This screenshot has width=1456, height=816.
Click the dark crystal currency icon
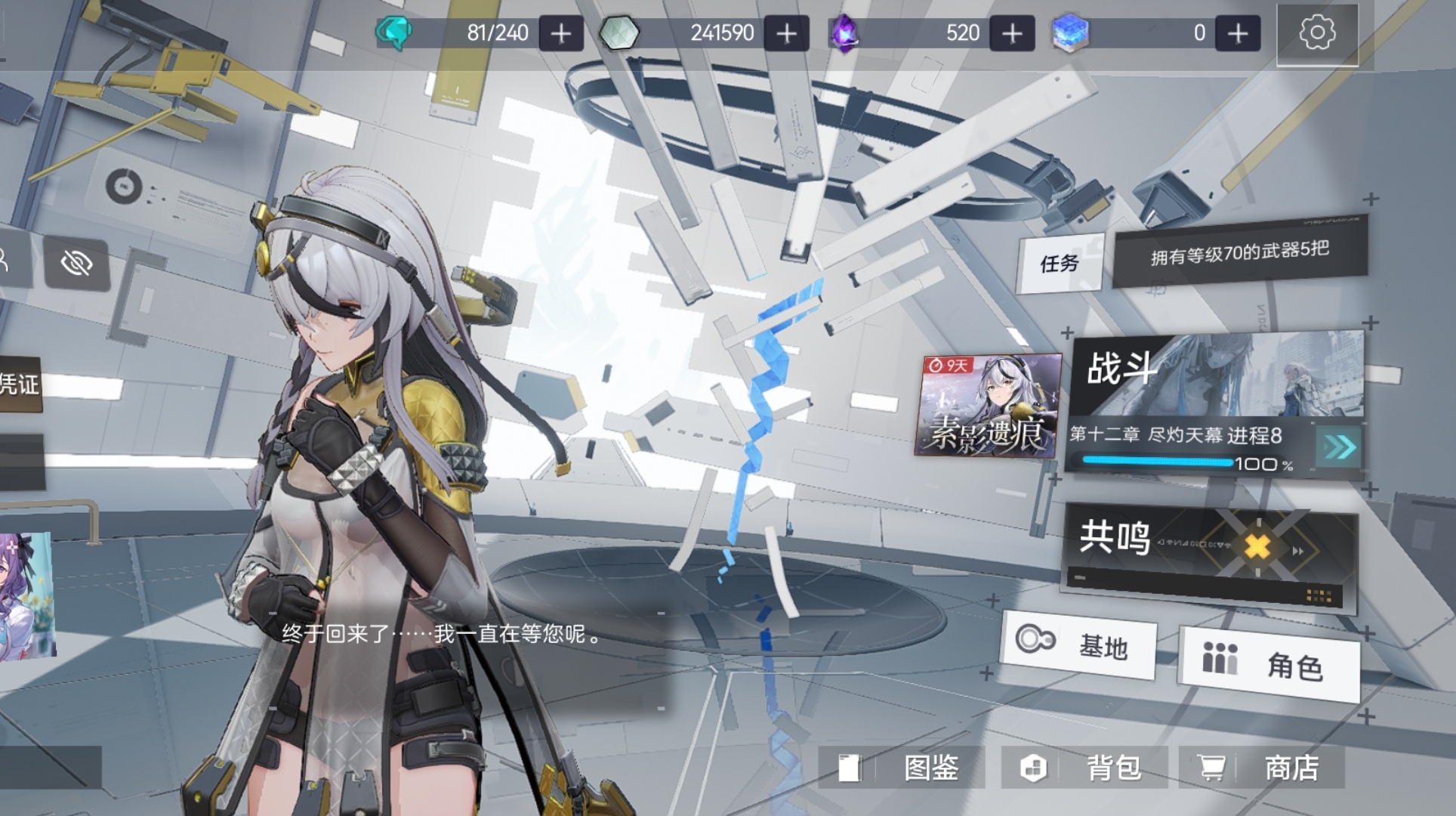847,33
